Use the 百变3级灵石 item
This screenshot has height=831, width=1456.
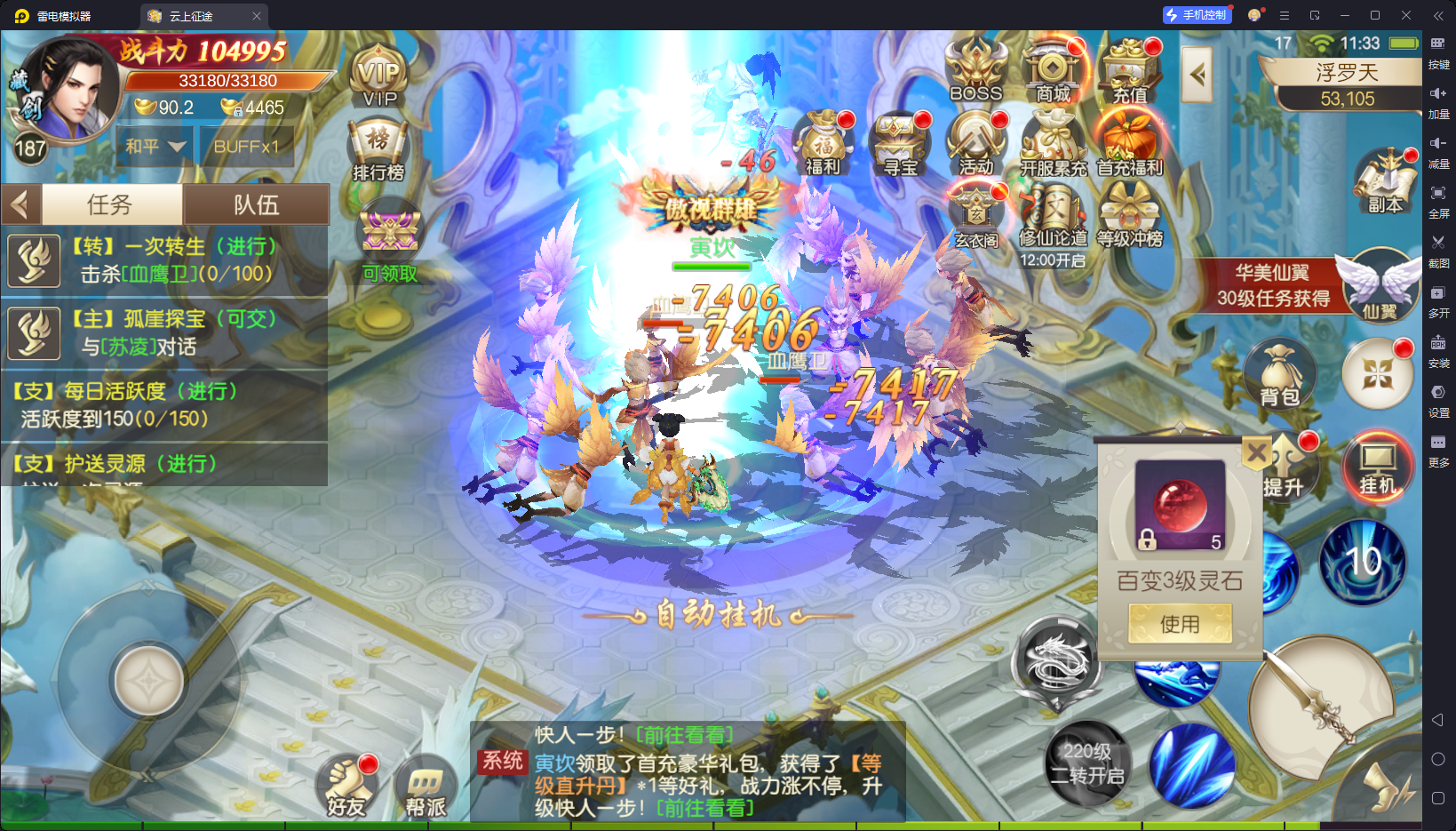1180,624
